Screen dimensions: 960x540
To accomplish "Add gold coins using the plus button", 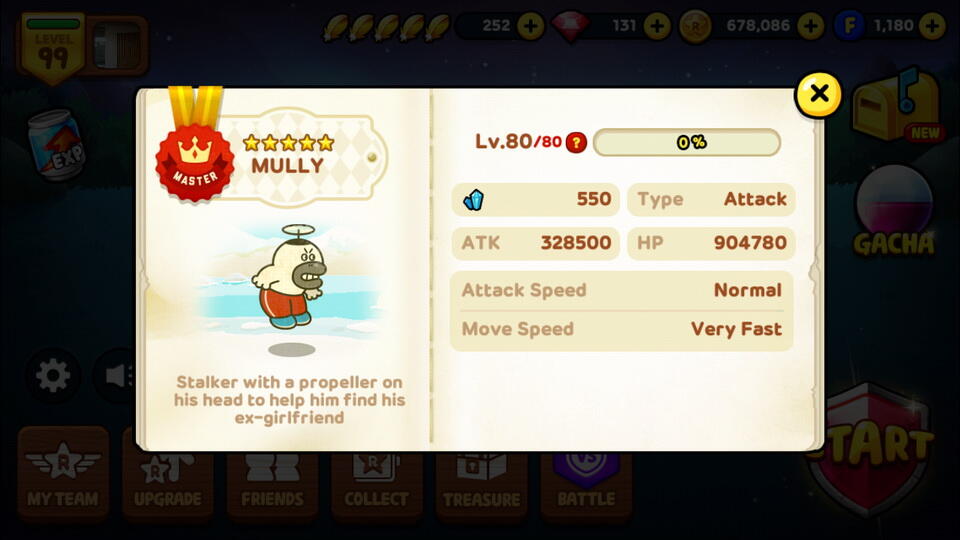I will (x=811, y=25).
